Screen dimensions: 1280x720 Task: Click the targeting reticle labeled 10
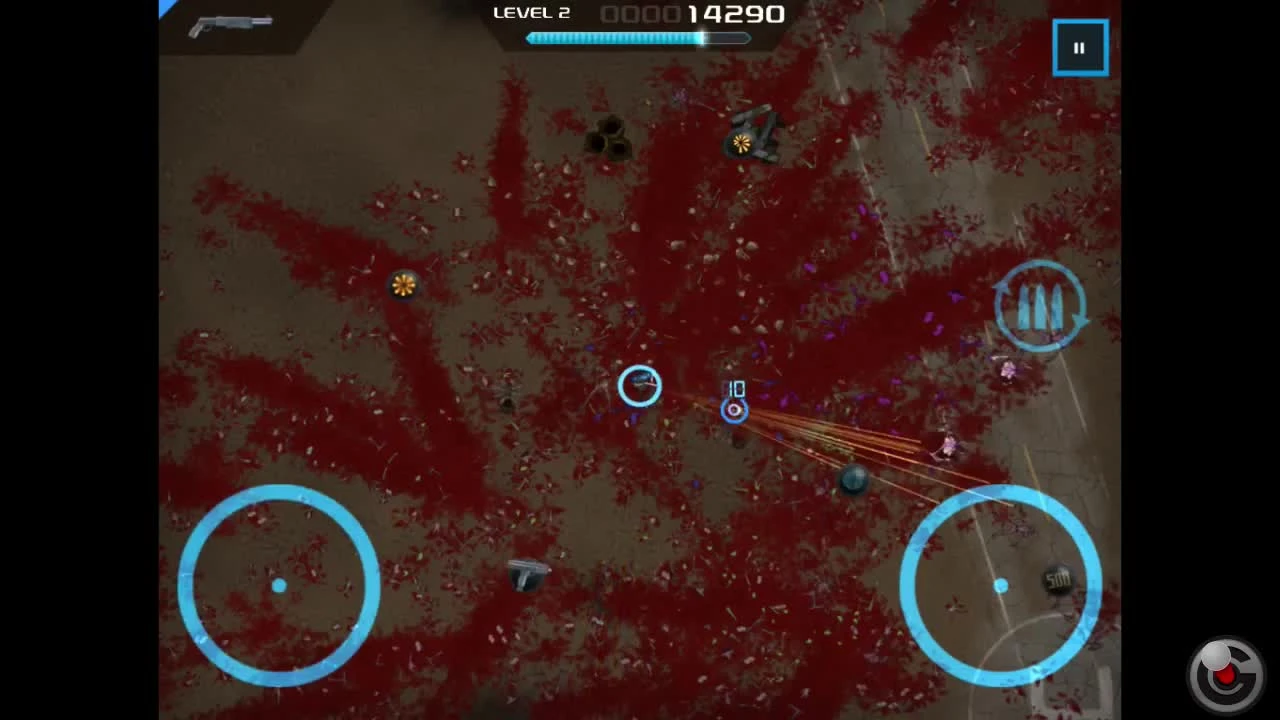click(734, 410)
